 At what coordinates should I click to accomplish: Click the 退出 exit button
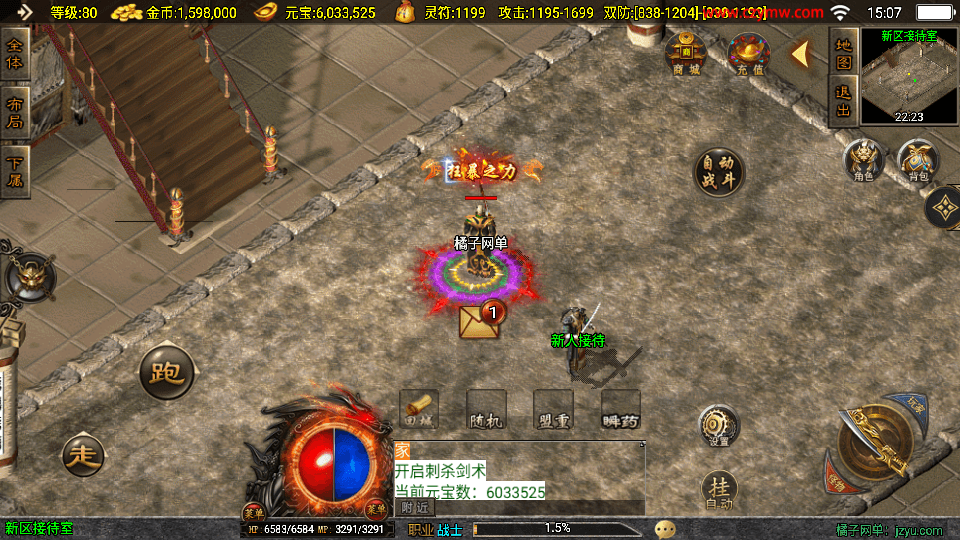843,101
